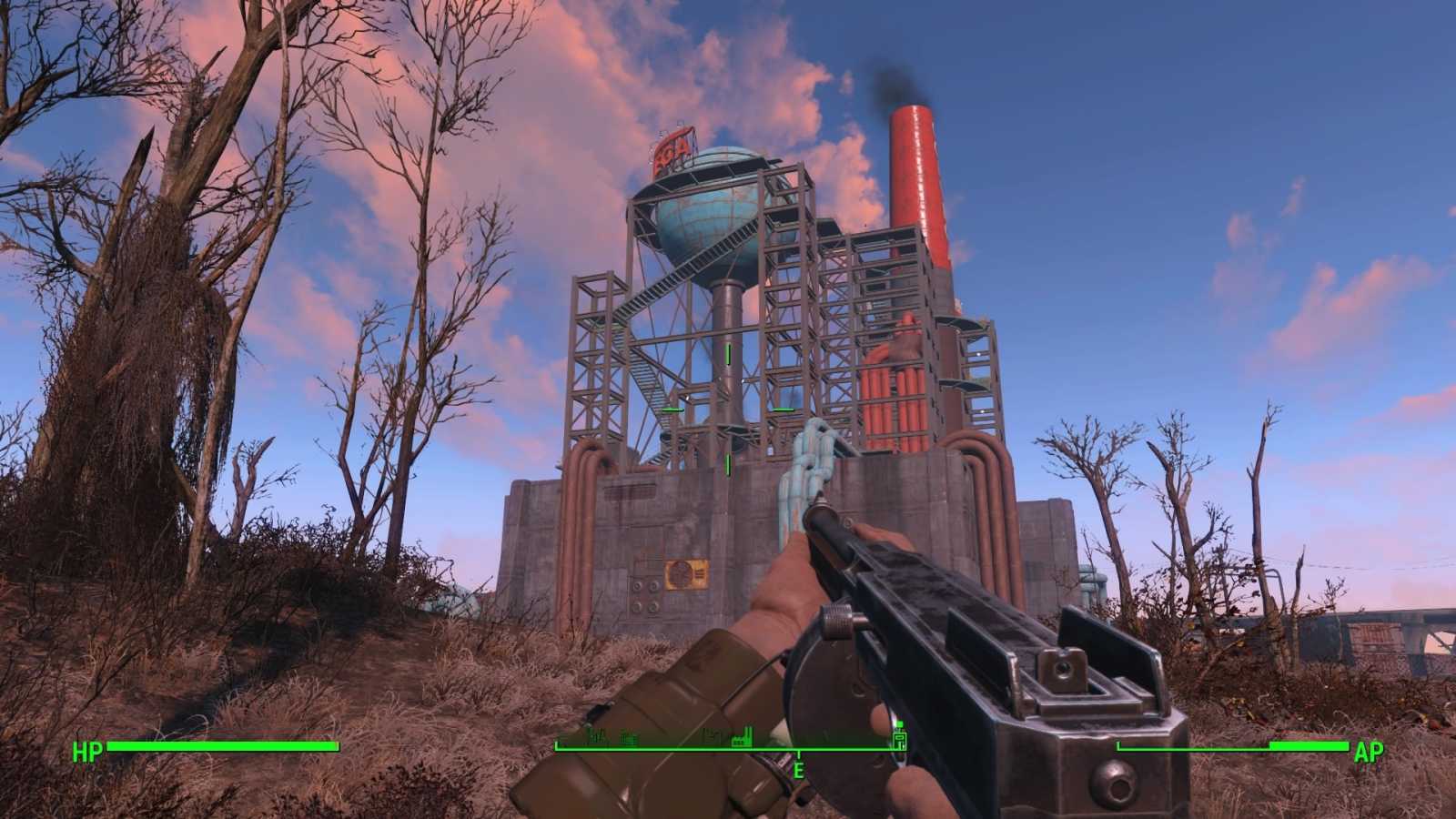Screen dimensions: 1456x819
Task: Open the top crosshair tick marker
Action: pyautogui.click(x=728, y=354)
